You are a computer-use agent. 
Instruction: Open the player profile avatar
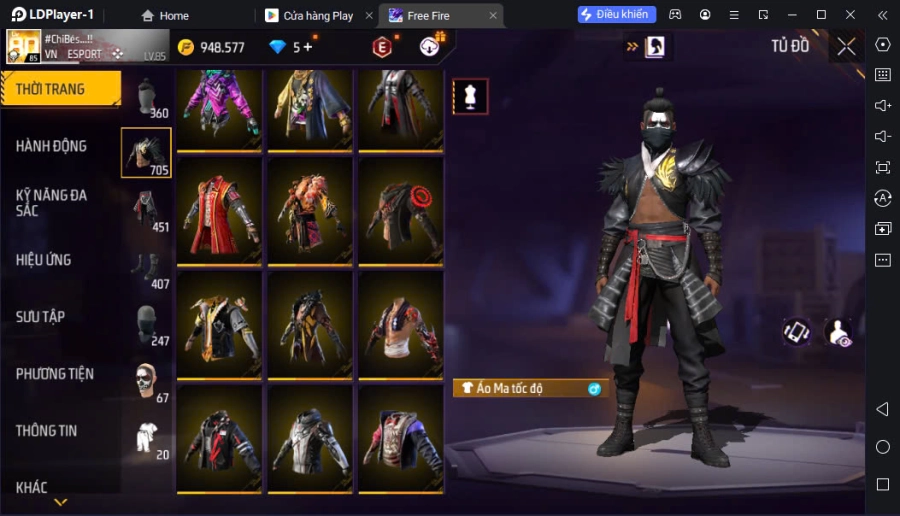pos(24,46)
